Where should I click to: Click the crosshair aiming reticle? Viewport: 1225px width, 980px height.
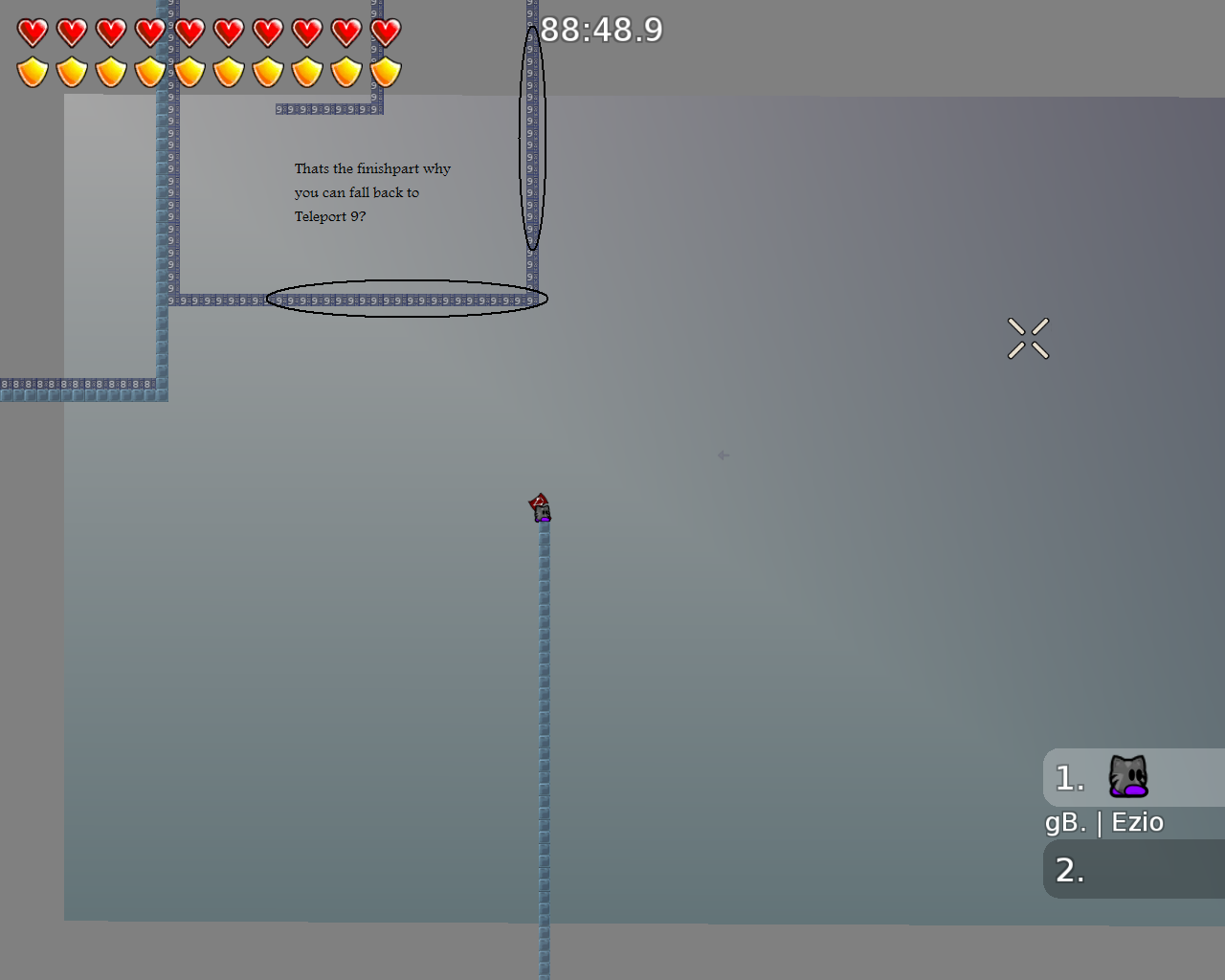pos(1029,338)
